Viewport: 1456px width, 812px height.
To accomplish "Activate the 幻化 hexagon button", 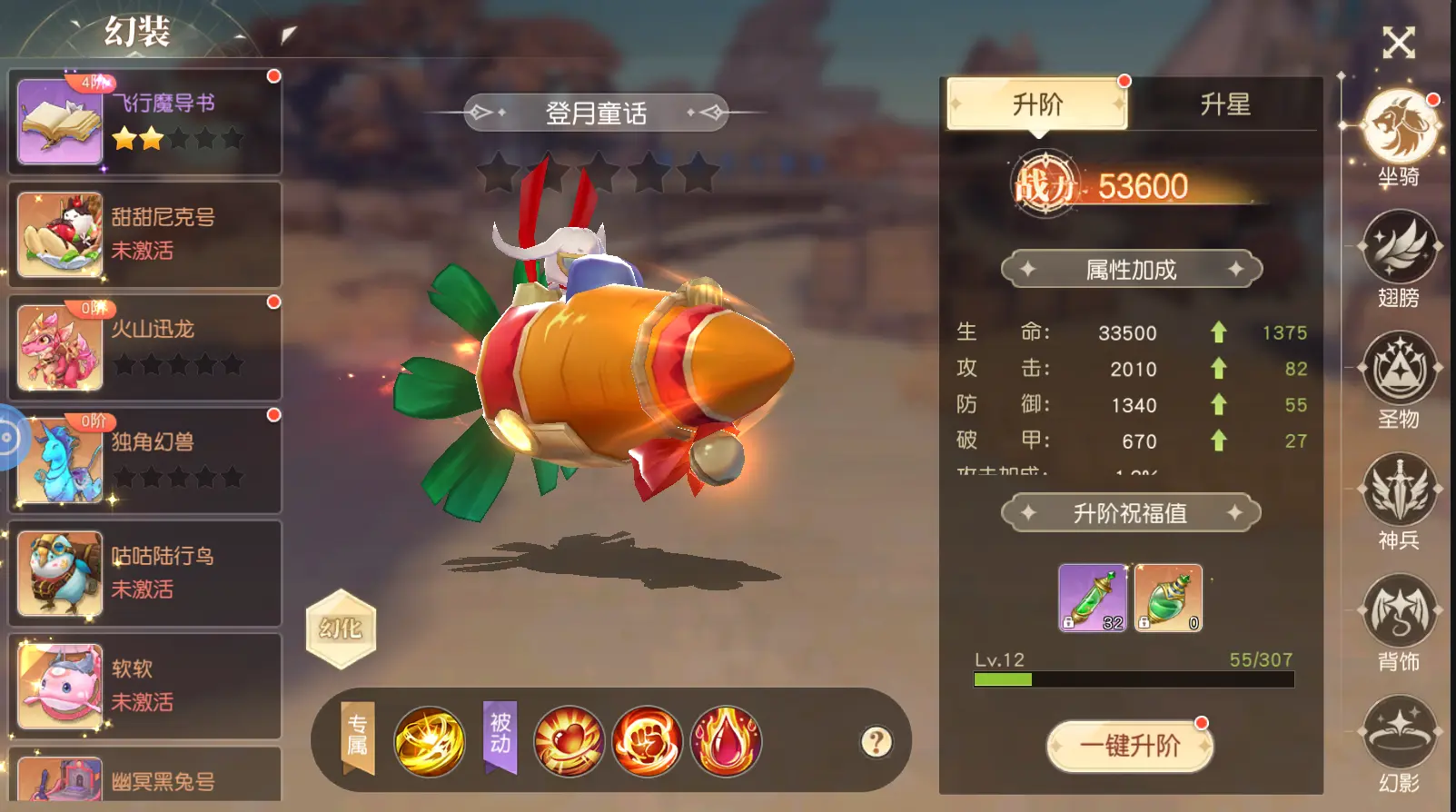I will point(341,629).
